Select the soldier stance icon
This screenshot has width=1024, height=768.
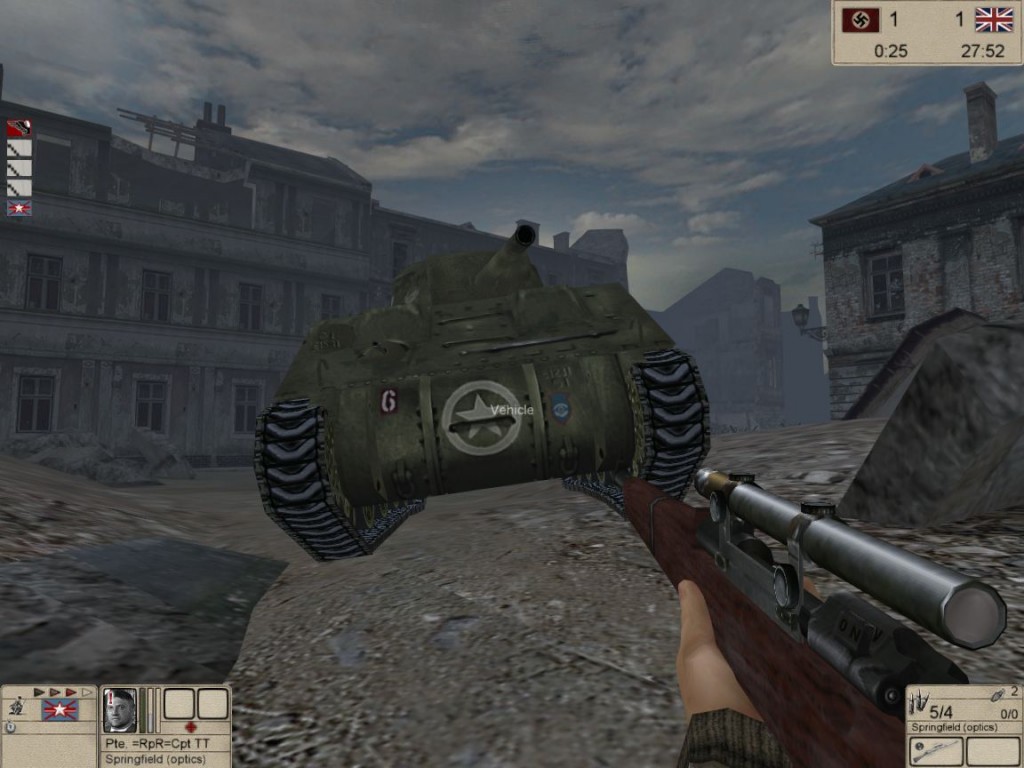[x=14, y=708]
